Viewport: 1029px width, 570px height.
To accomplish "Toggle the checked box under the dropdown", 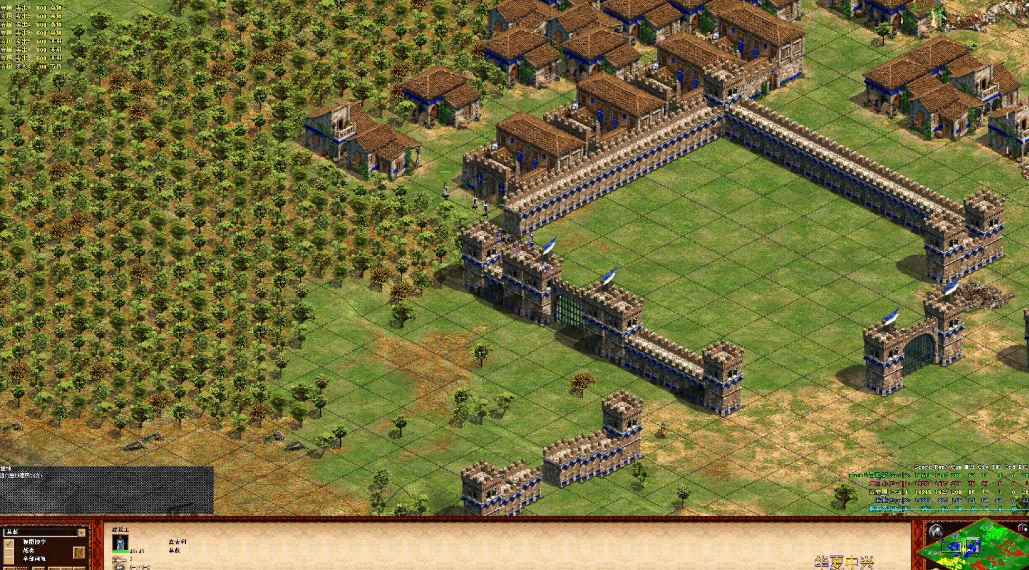I will [x=9, y=545].
